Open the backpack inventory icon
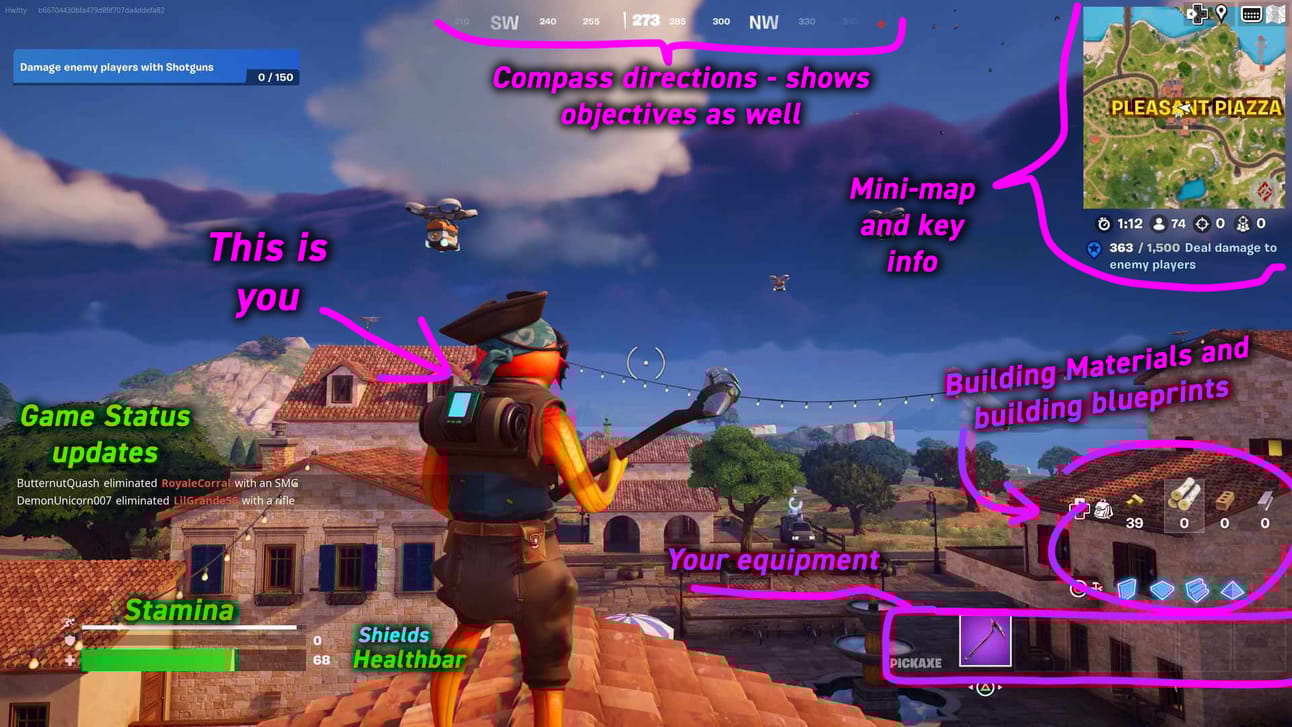 tap(1104, 510)
